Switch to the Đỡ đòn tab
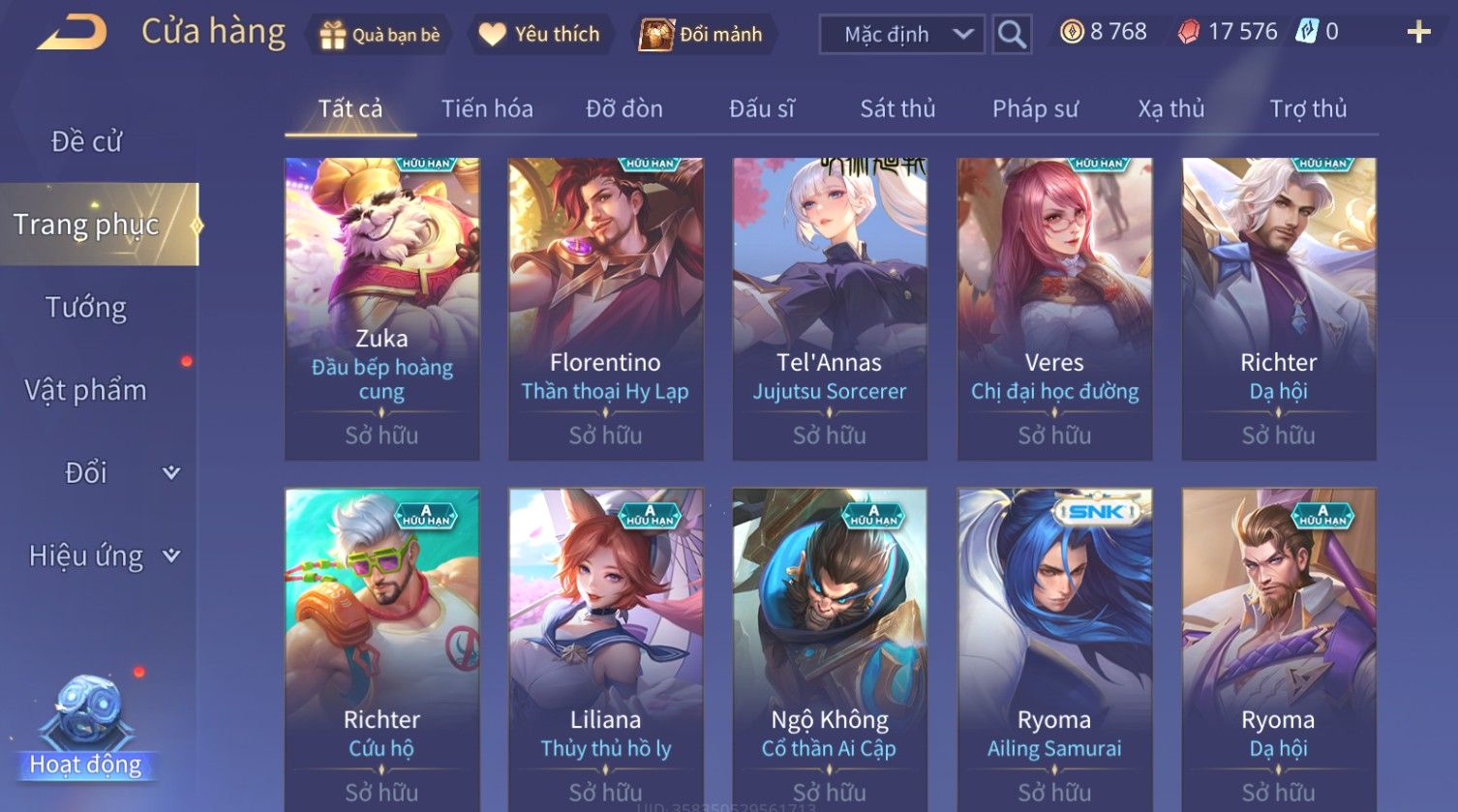 [x=624, y=108]
